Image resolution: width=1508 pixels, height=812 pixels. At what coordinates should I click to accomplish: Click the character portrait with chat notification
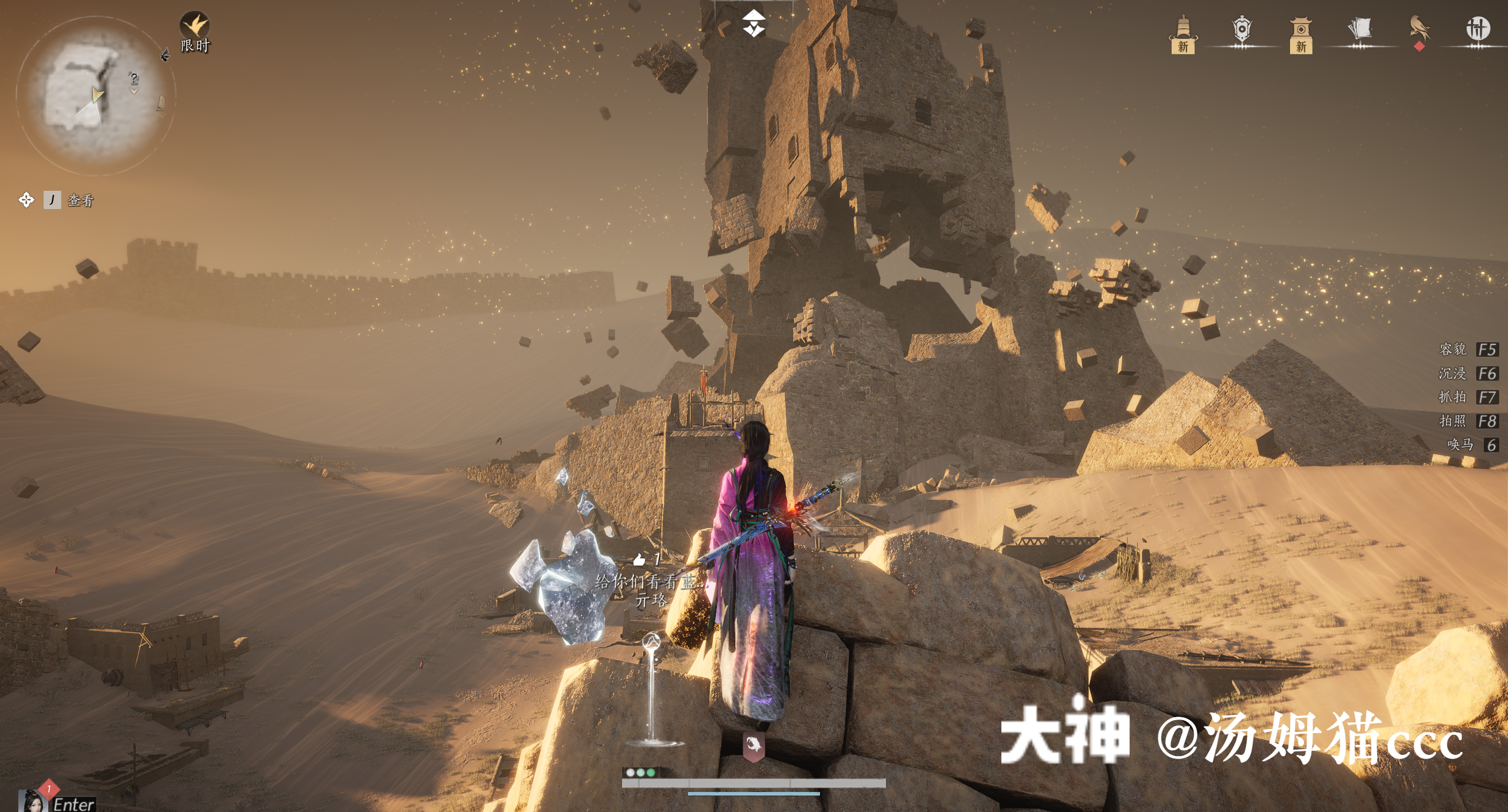point(32,801)
